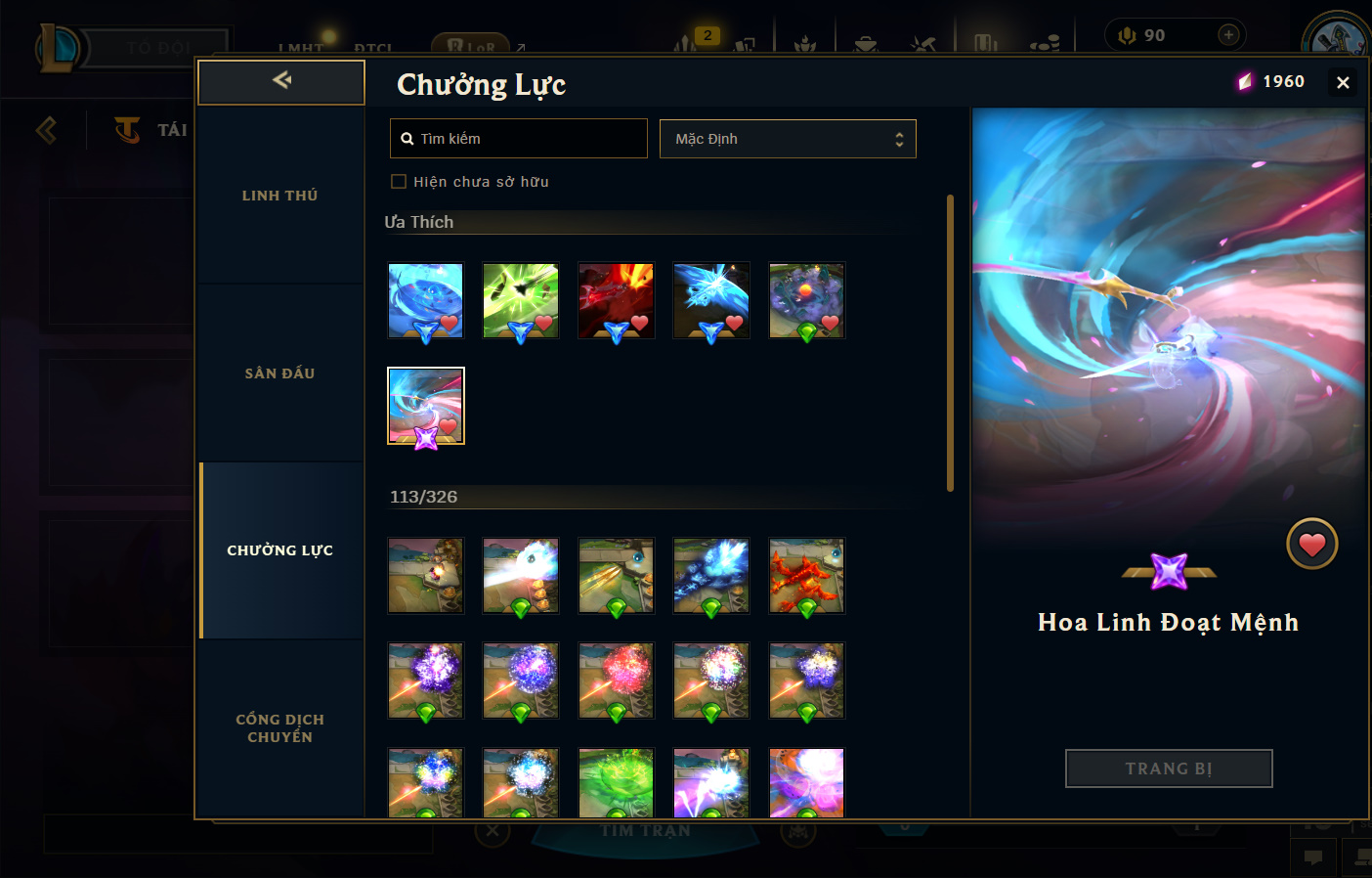Open the Mặc Định sort dropdown

788,139
